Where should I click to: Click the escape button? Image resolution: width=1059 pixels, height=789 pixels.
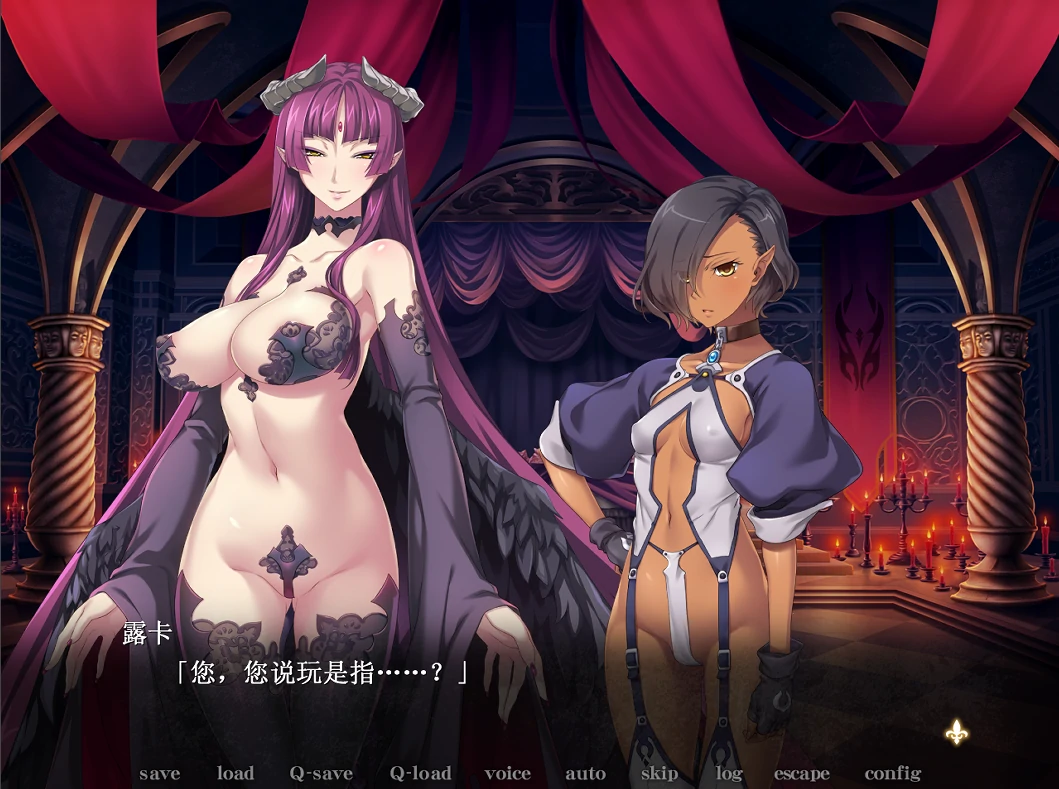coord(801,774)
